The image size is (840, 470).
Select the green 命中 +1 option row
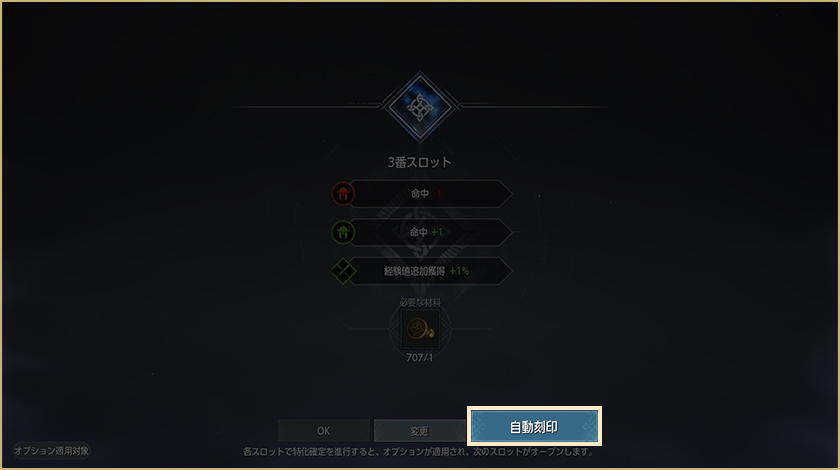pyautogui.click(x=422, y=232)
